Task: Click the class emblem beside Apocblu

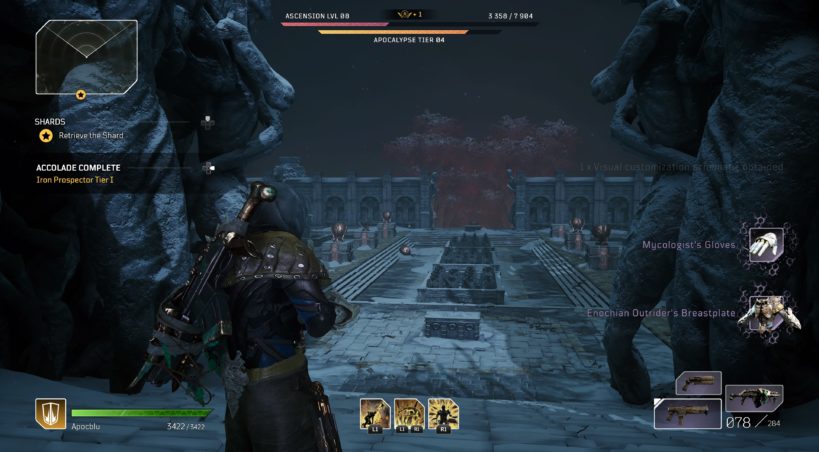Action: [51, 413]
